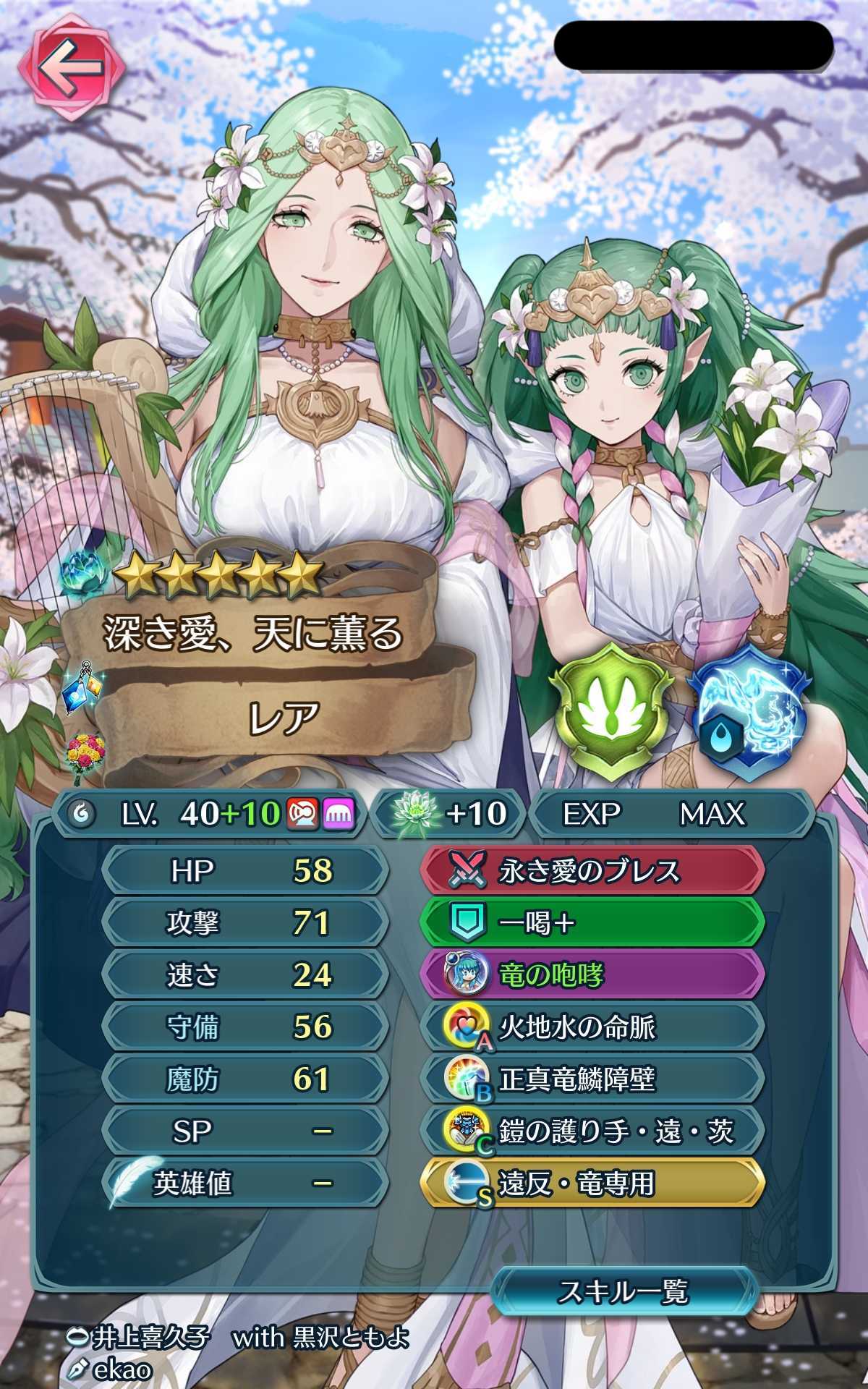Inspect the 正真竜鱗障壁 B skill
Screen dimensions: 868x1389
coord(592,1079)
